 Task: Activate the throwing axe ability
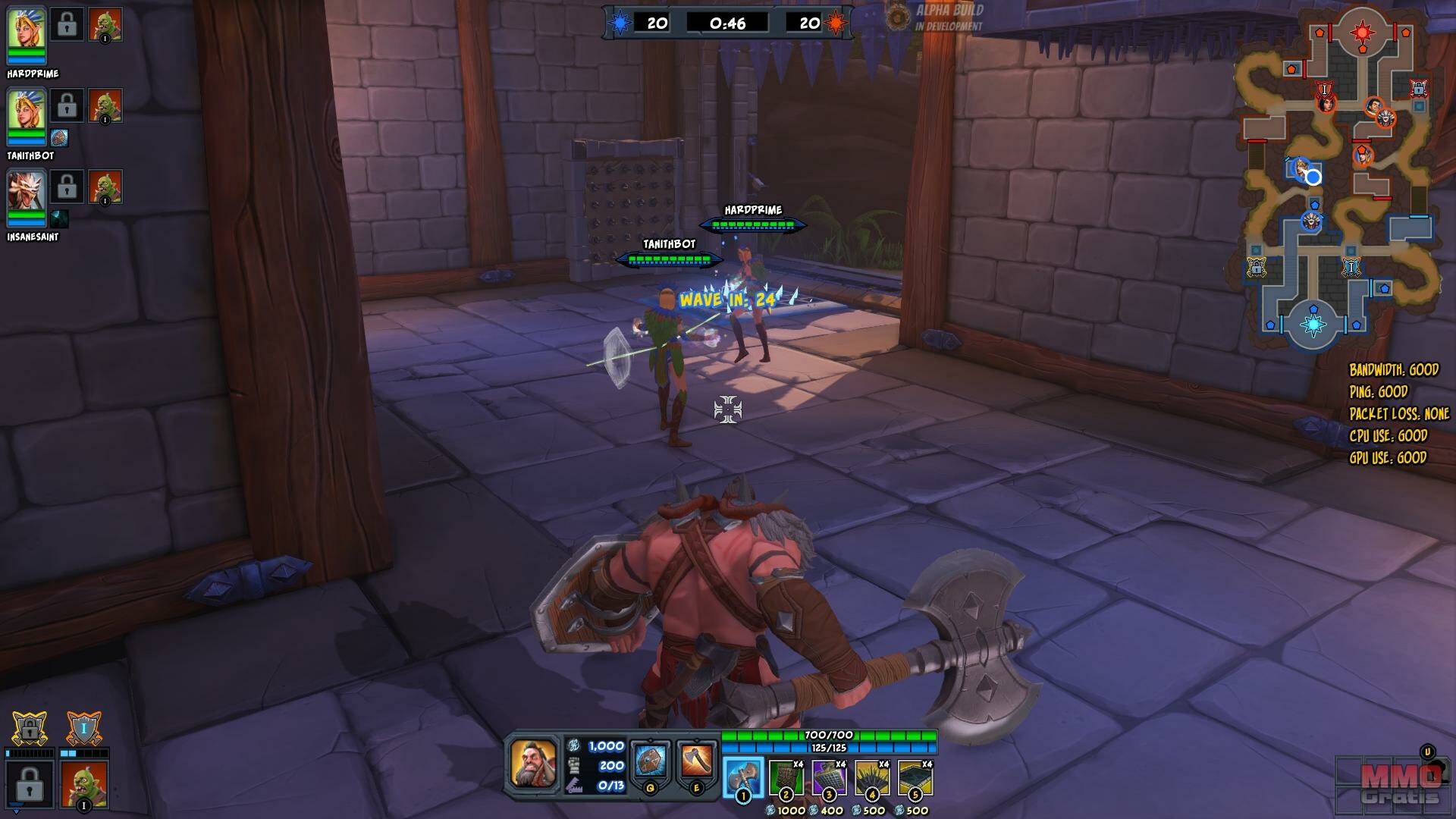696,762
